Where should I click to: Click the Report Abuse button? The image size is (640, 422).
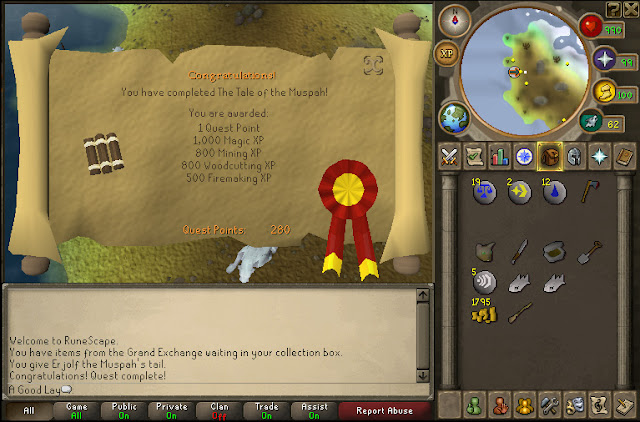384,410
